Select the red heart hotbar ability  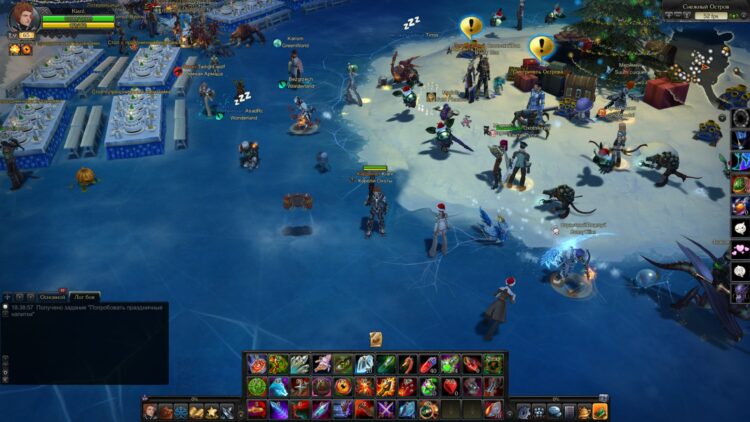point(451,386)
